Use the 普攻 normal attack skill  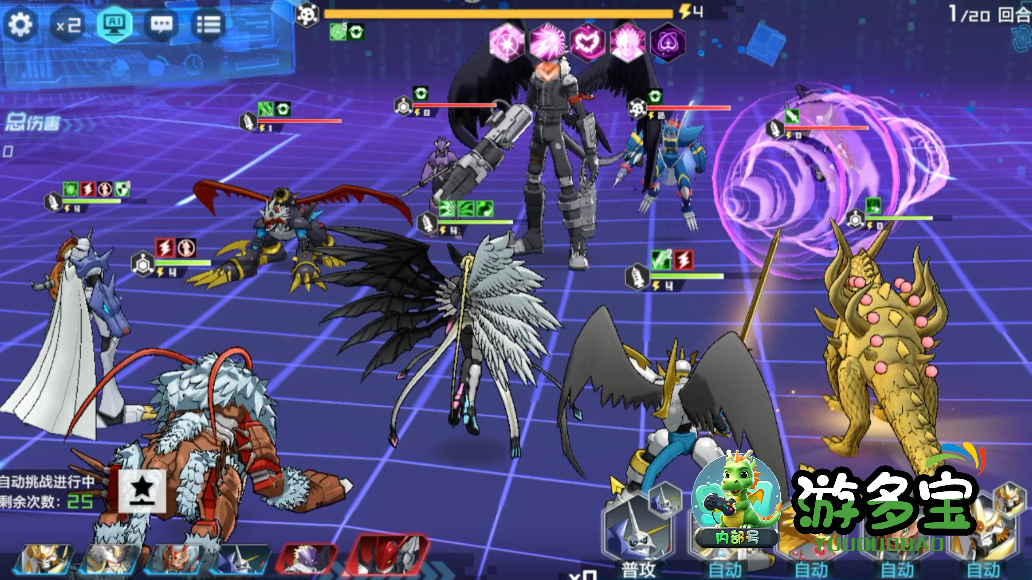click(x=637, y=529)
